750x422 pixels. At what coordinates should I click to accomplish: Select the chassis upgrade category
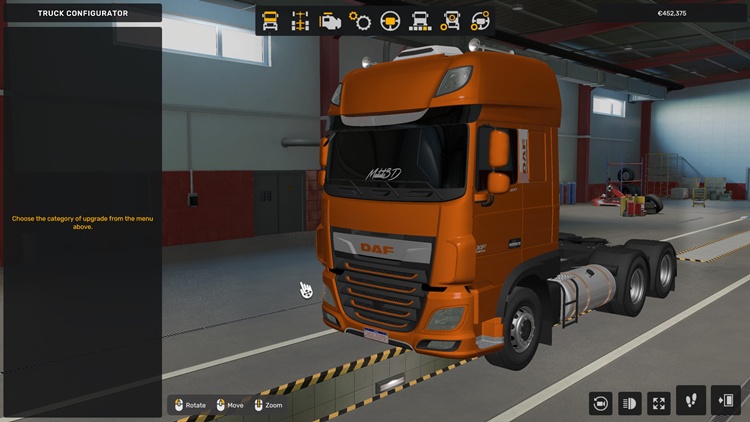300,20
